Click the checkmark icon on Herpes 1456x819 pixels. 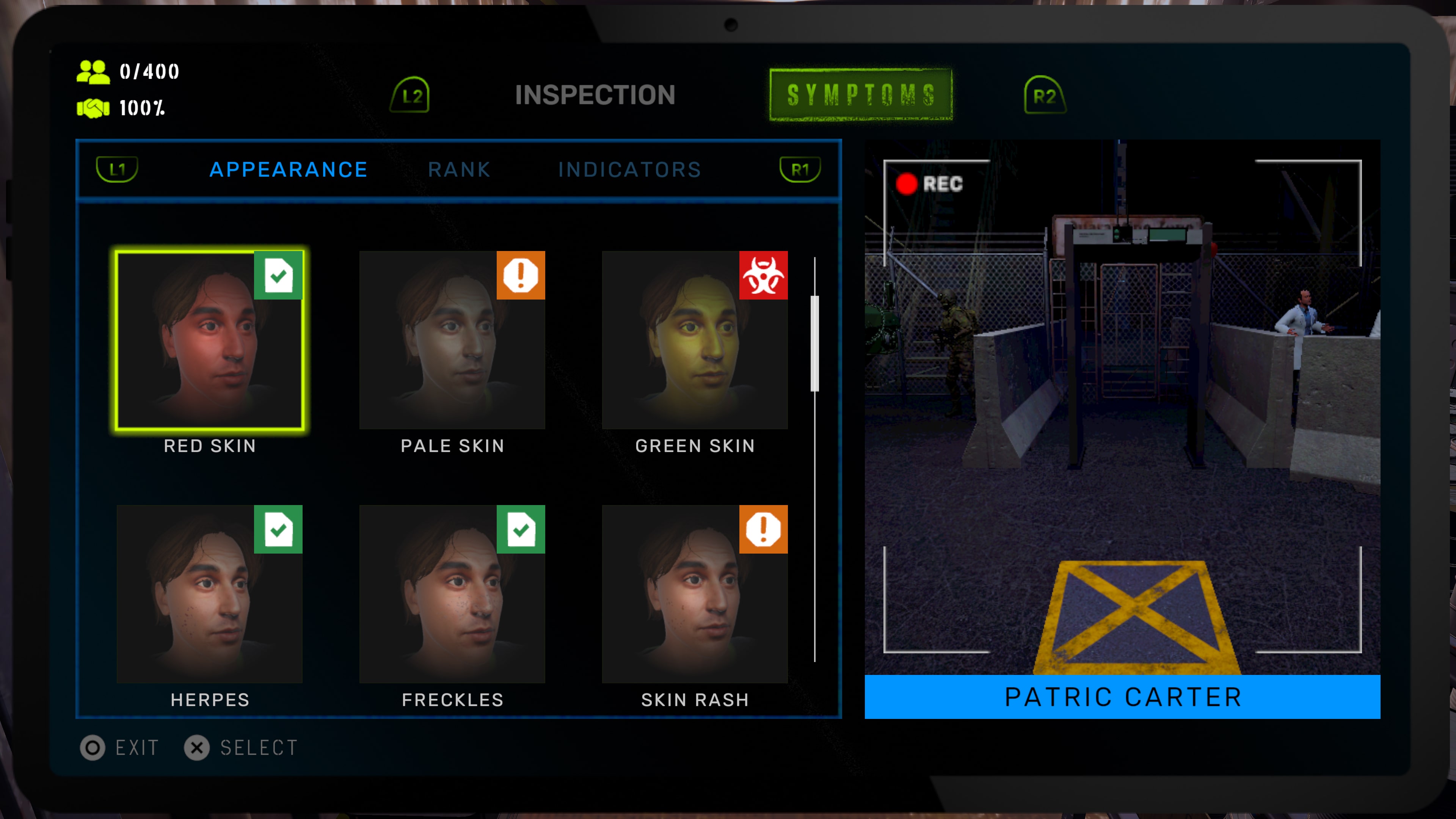(278, 529)
